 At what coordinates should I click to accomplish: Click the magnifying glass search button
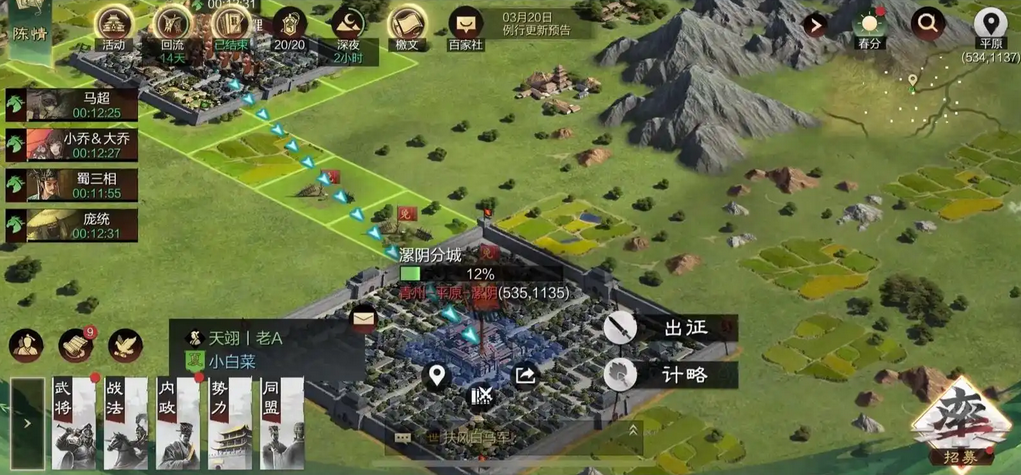pyautogui.click(x=929, y=23)
